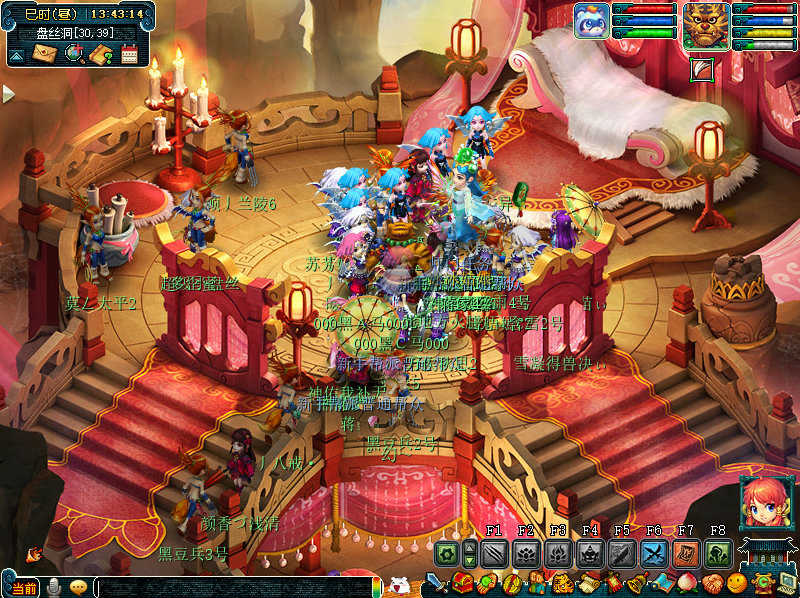The width and height of the screenshot is (800, 598).
Task: Expand the left side panel arrow
Action: (8, 94)
